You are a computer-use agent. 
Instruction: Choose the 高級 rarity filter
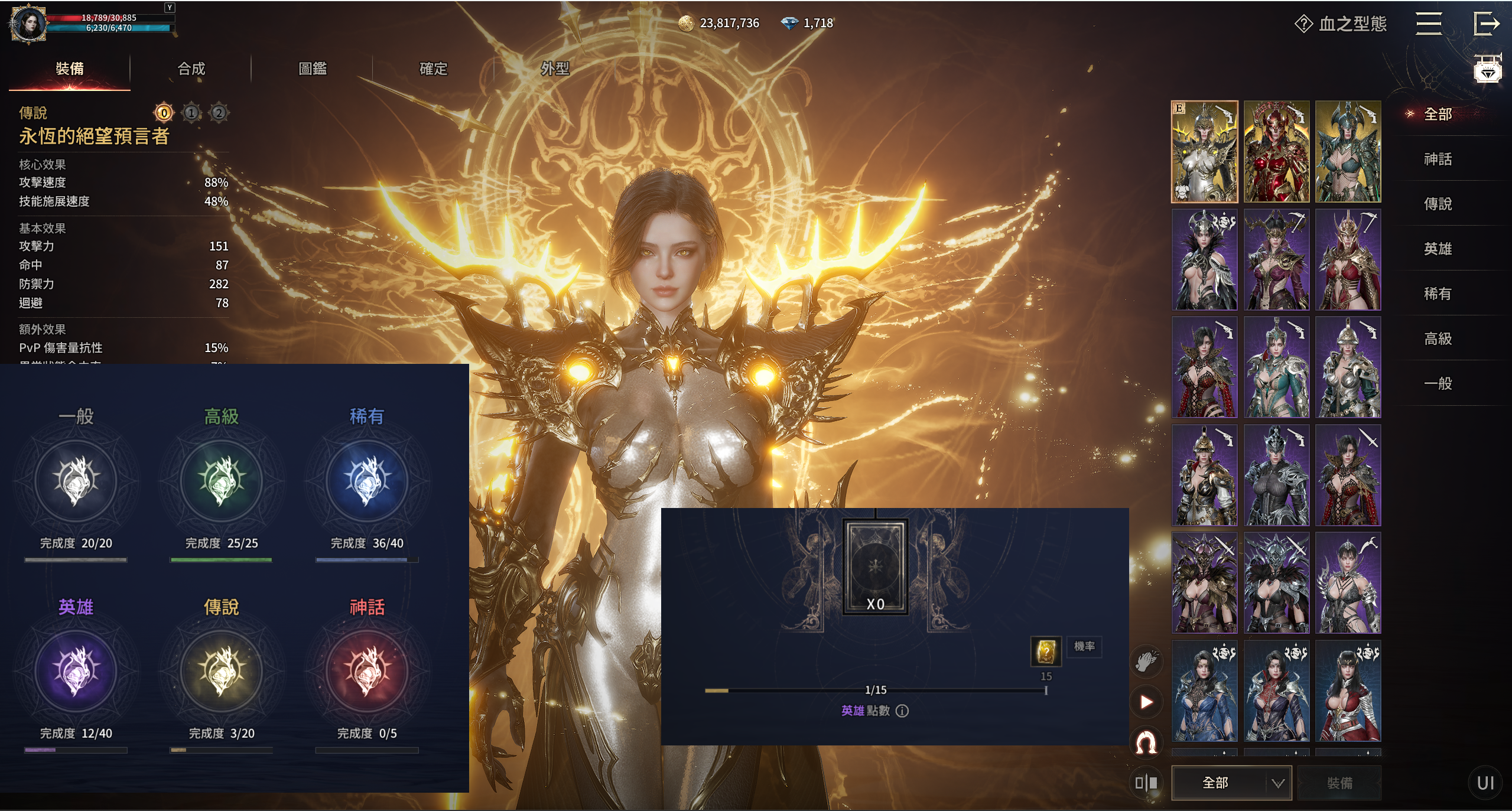1438,338
